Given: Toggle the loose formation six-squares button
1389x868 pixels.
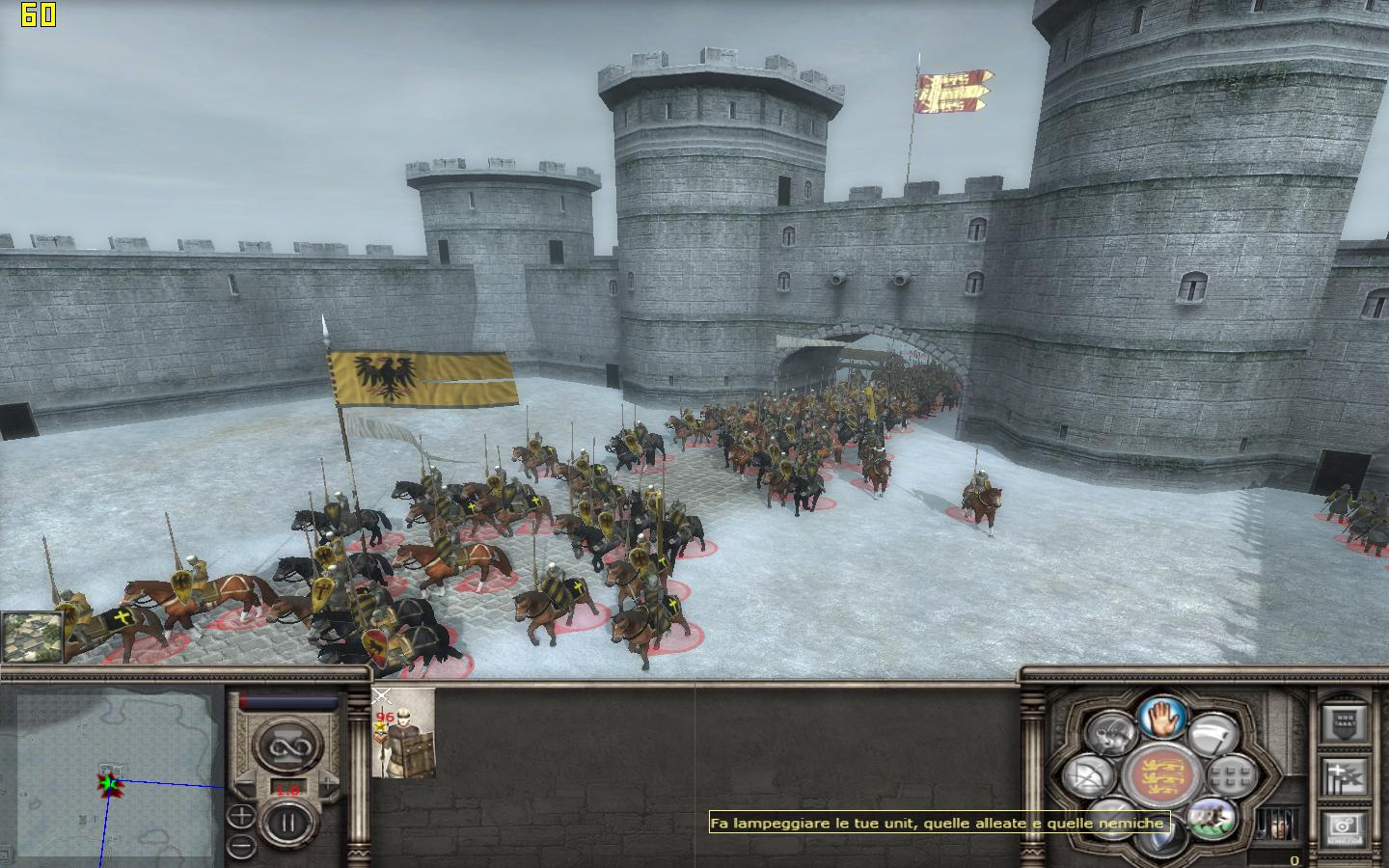Looking at the screenshot, I should (1232, 774).
